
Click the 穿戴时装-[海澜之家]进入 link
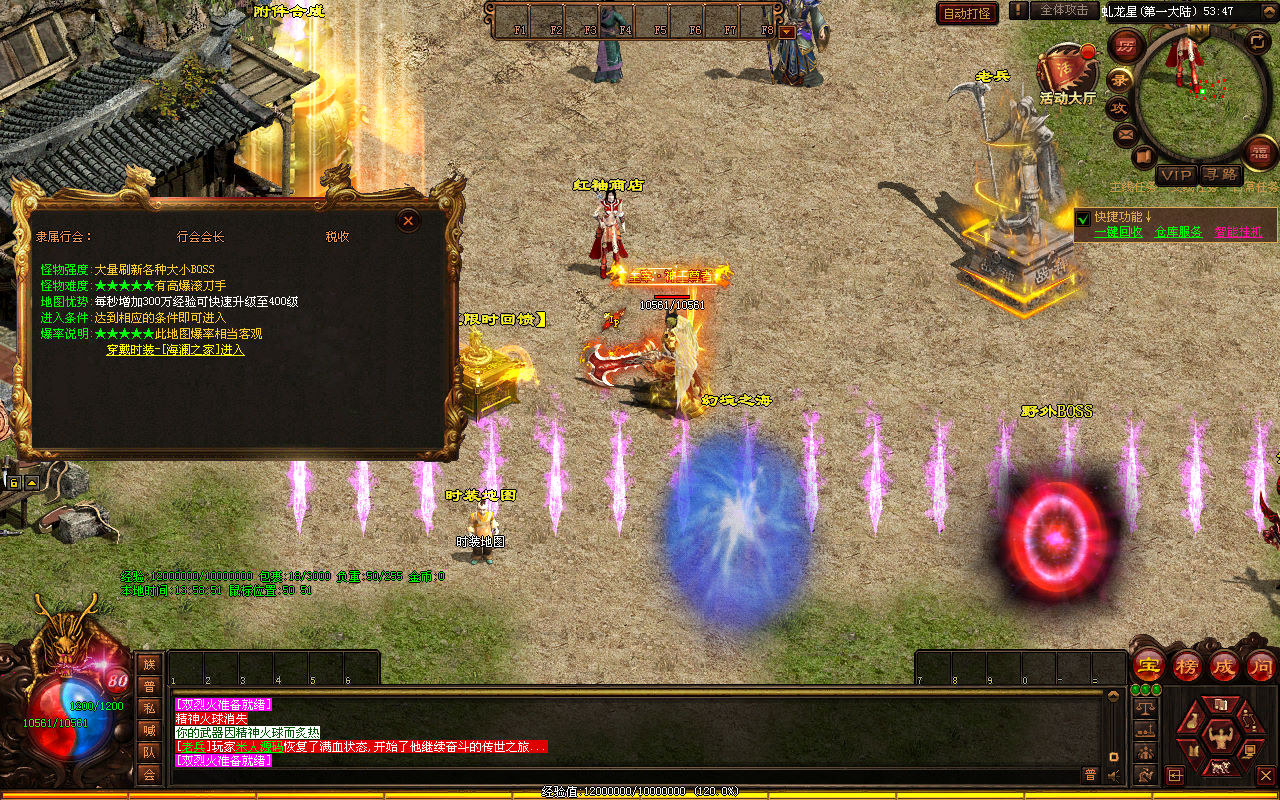click(x=176, y=350)
